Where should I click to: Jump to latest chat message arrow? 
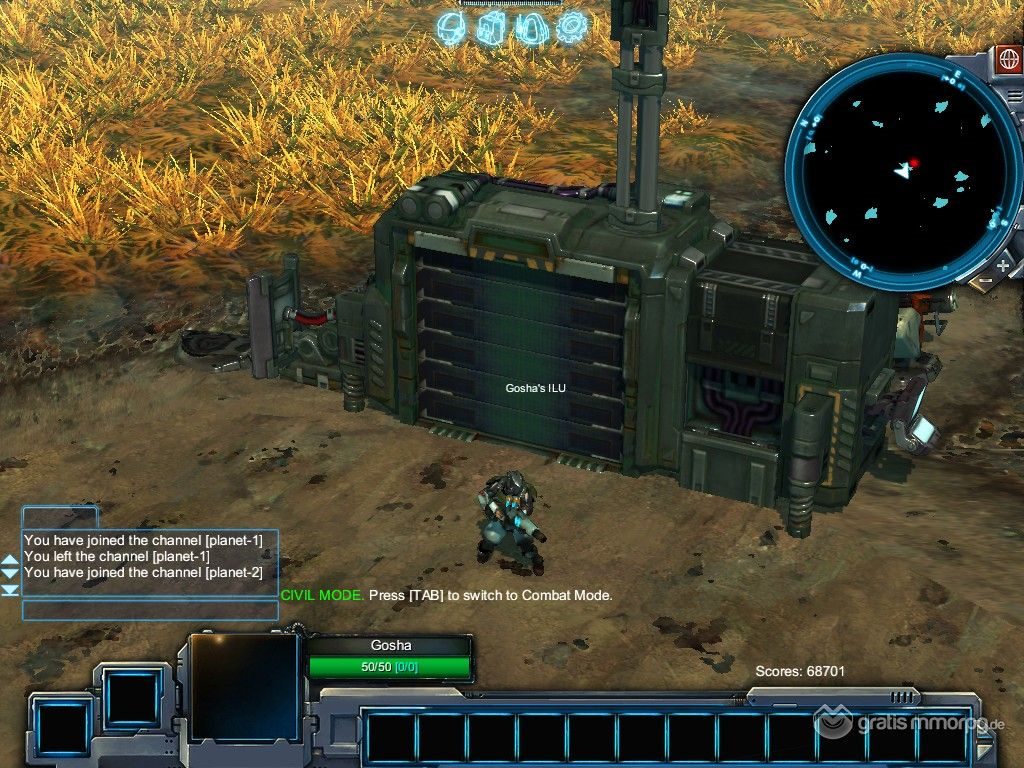[x=10, y=590]
